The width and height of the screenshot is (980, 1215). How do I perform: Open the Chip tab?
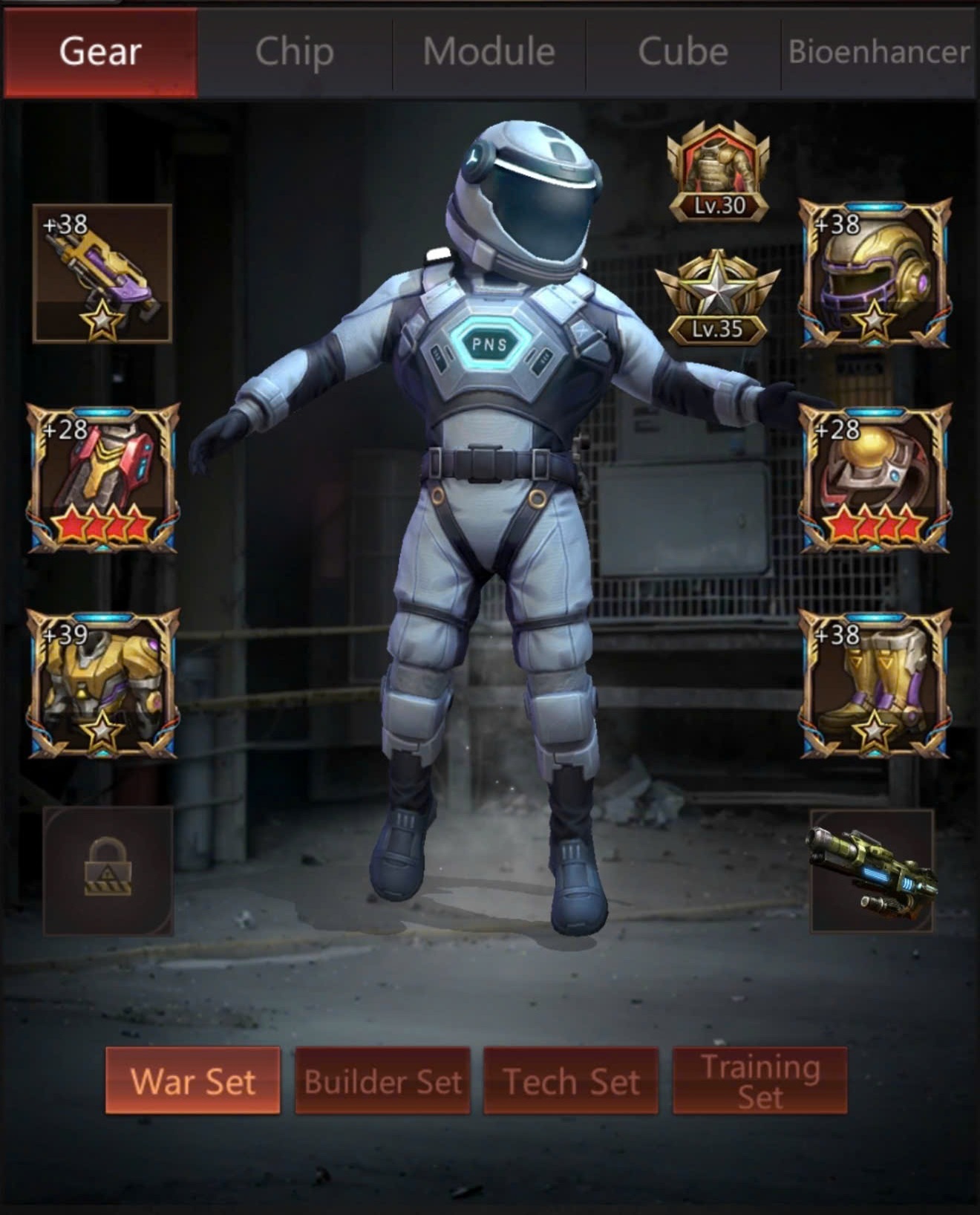click(295, 52)
